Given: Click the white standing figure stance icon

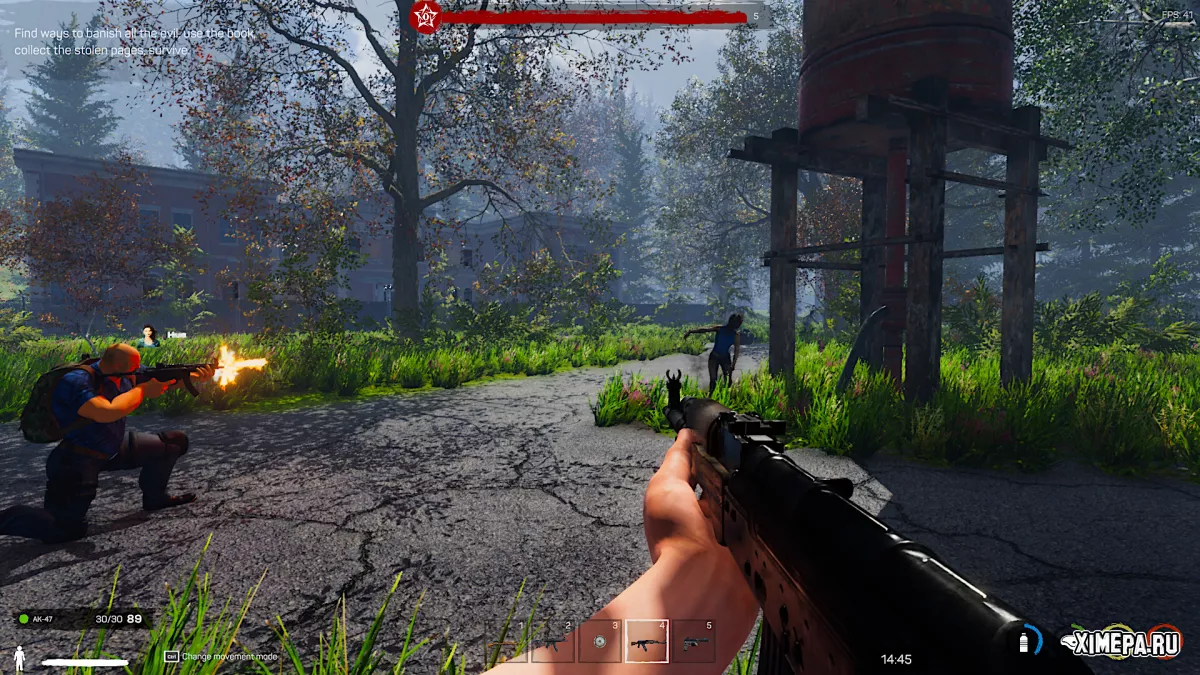Looking at the screenshot, I should coord(19,657).
